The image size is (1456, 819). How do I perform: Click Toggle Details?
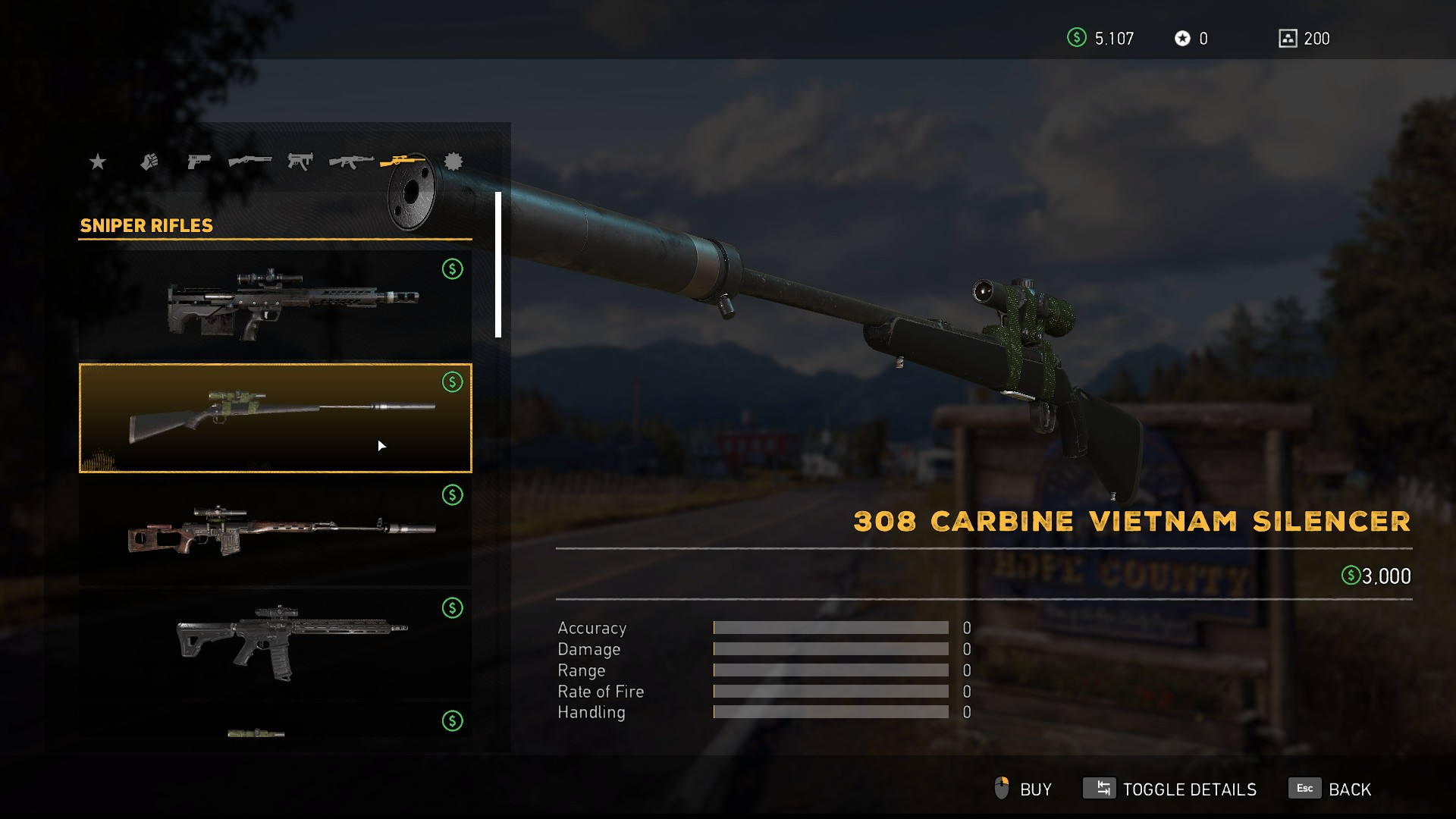click(1170, 789)
